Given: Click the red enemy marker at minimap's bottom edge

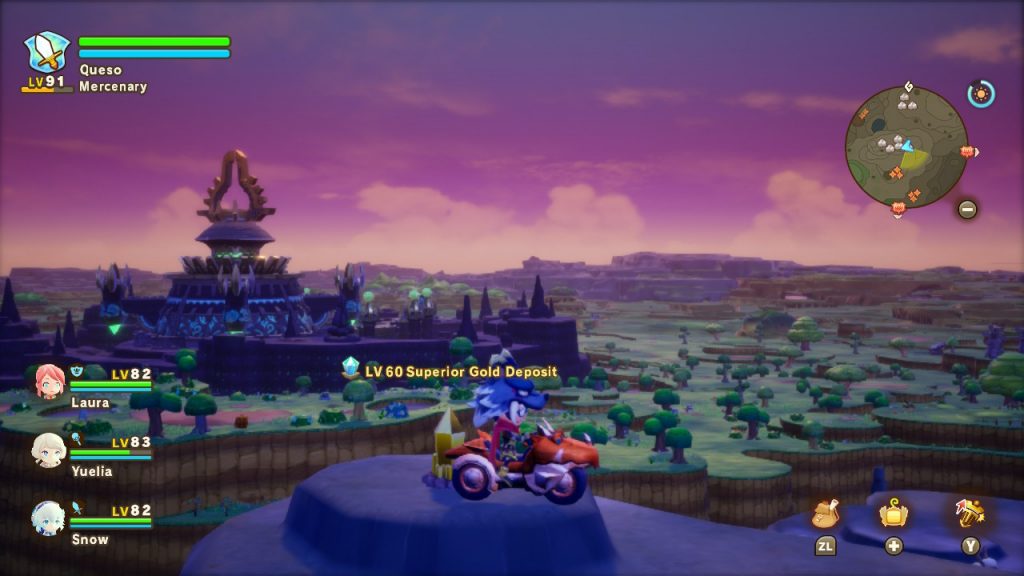Looking at the screenshot, I should point(897,207).
